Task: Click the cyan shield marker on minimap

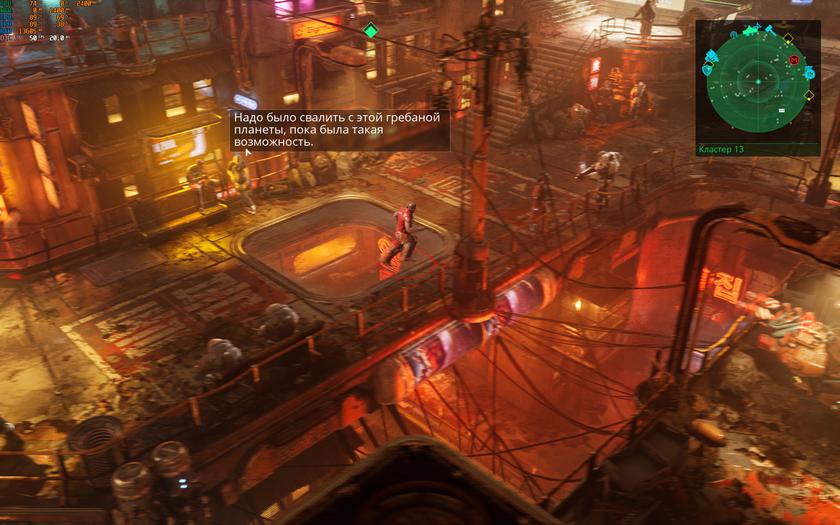Action: (707, 70)
